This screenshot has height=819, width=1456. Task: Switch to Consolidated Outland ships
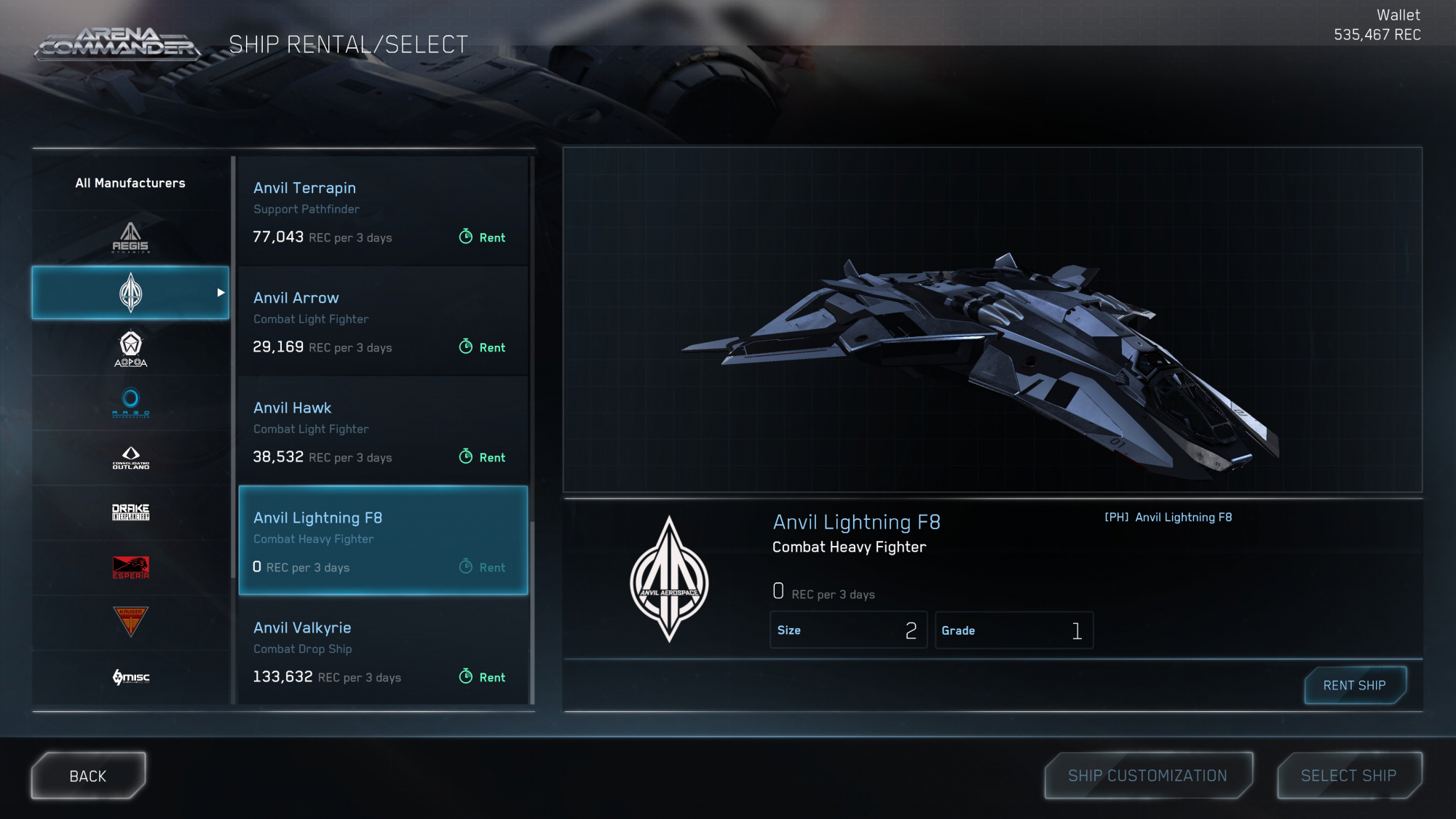[x=130, y=458]
